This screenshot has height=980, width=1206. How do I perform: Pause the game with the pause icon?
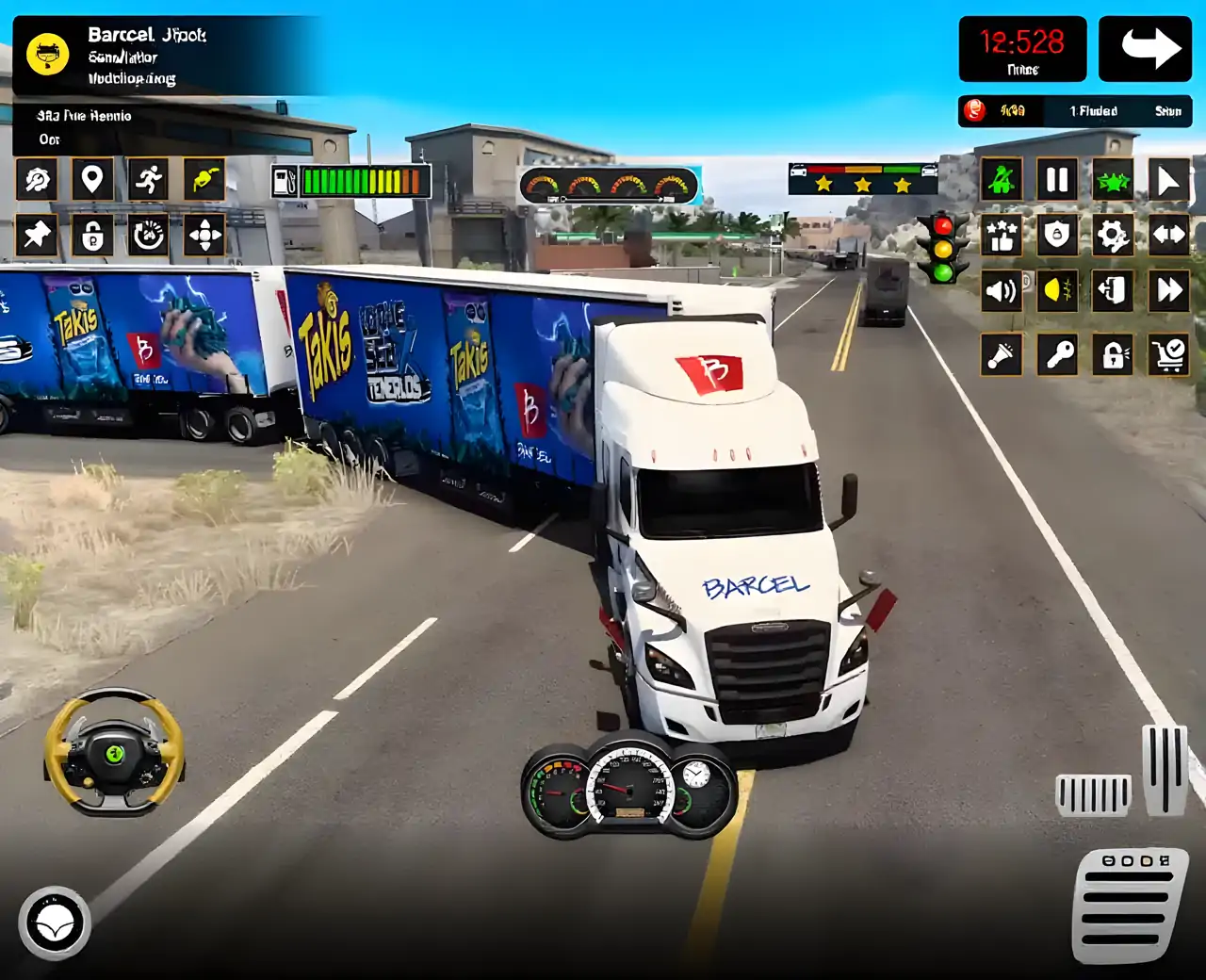(x=1057, y=179)
